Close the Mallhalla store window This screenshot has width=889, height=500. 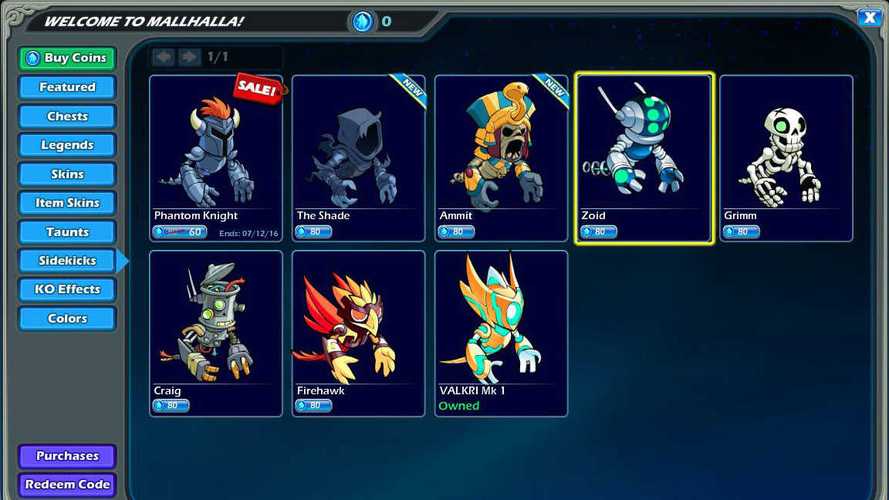click(868, 16)
